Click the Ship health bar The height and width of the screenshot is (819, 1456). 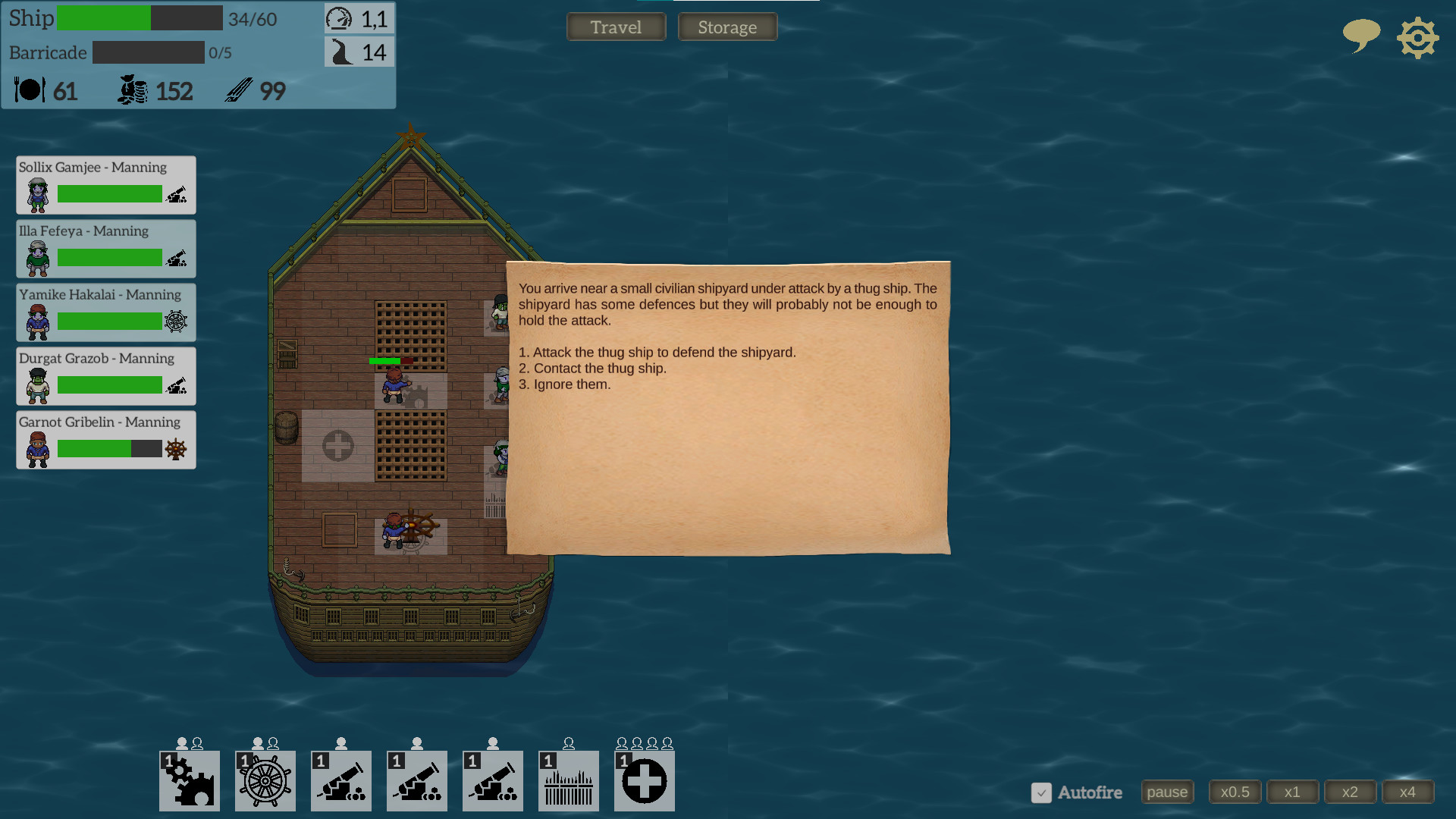[x=140, y=18]
